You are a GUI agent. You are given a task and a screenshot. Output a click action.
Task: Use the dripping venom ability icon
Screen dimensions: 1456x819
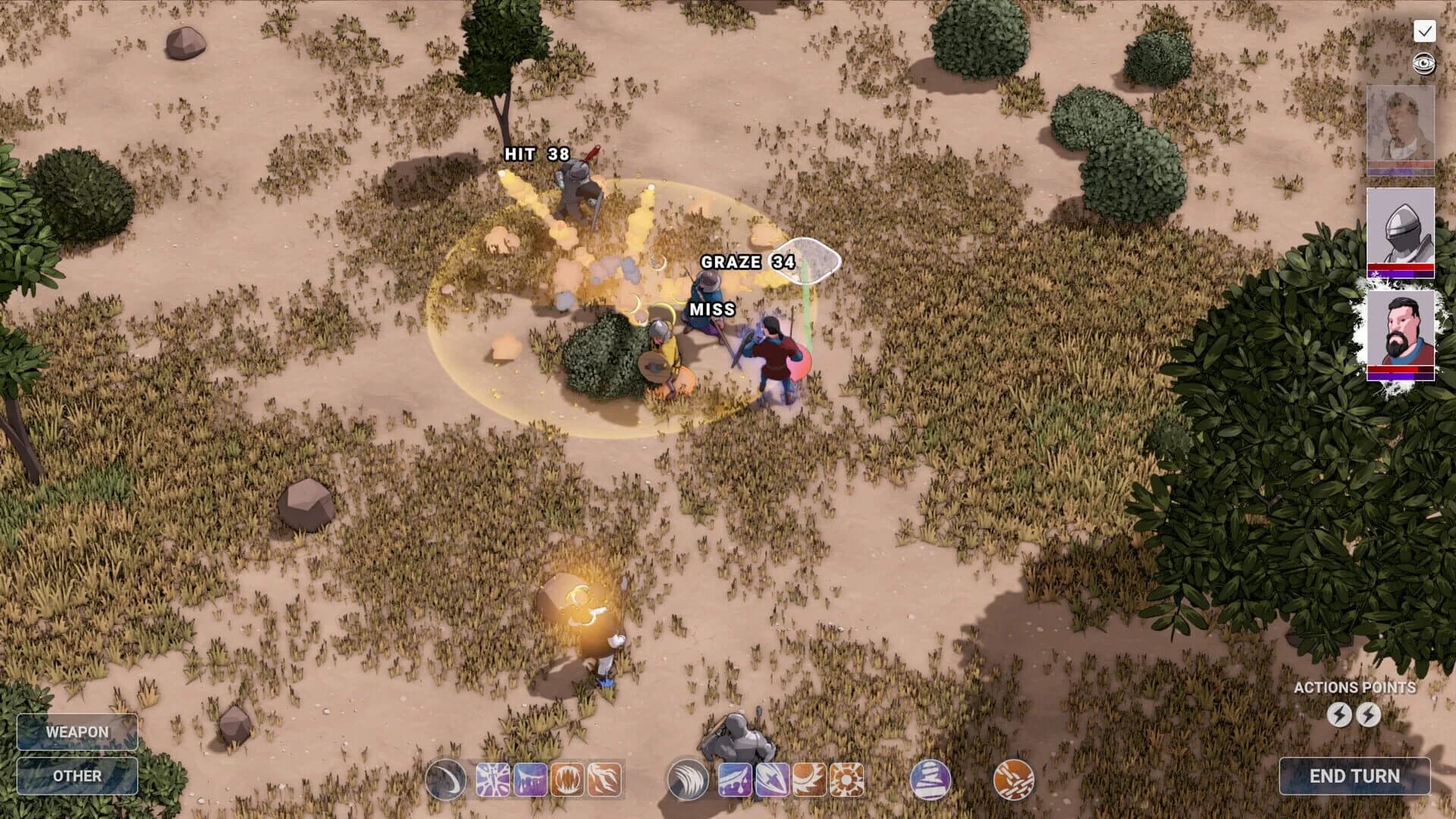[x=529, y=780]
